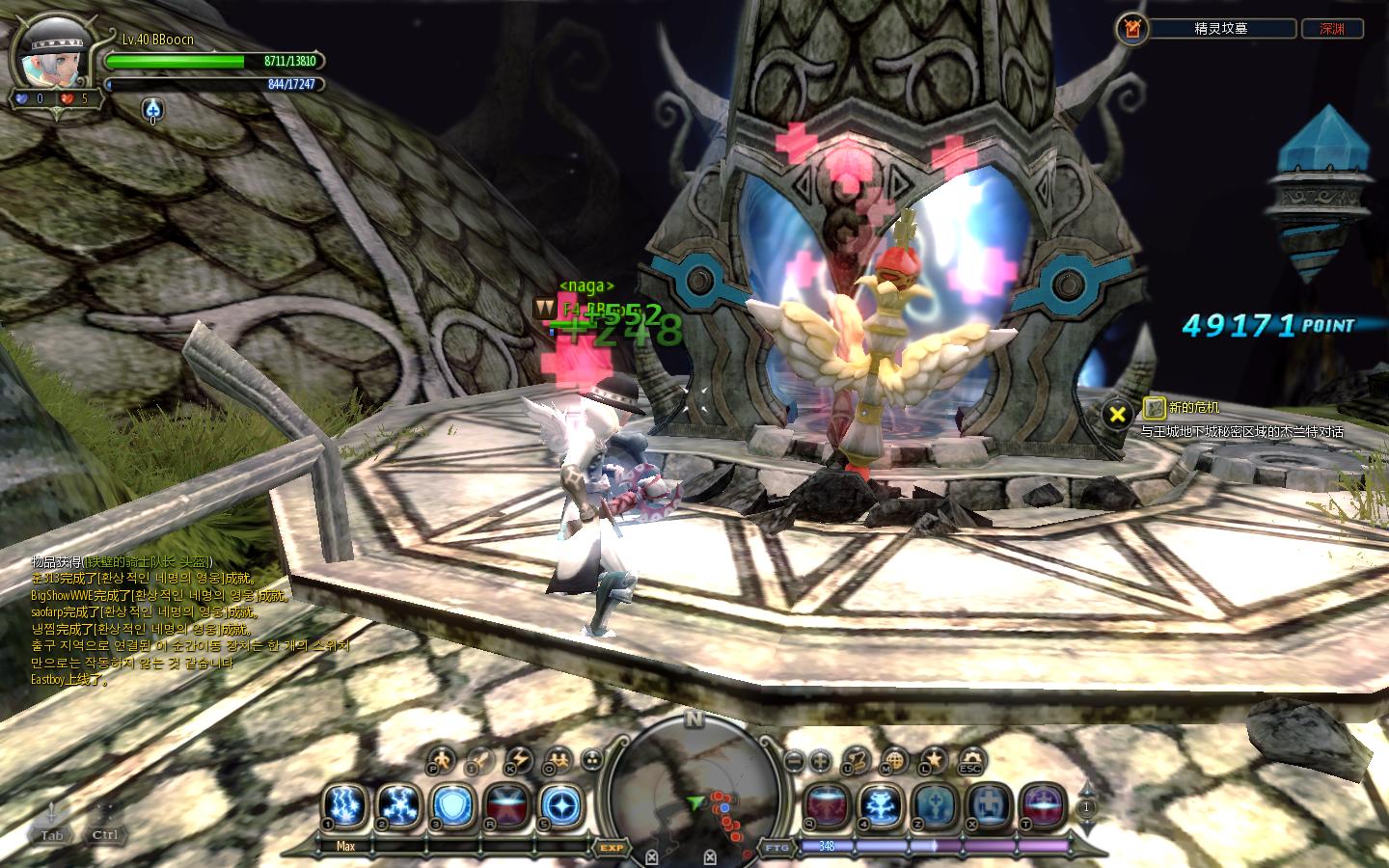Screen dimensions: 1389x868
Task: Open the system menu ESC gear button
Action: click(x=970, y=762)
